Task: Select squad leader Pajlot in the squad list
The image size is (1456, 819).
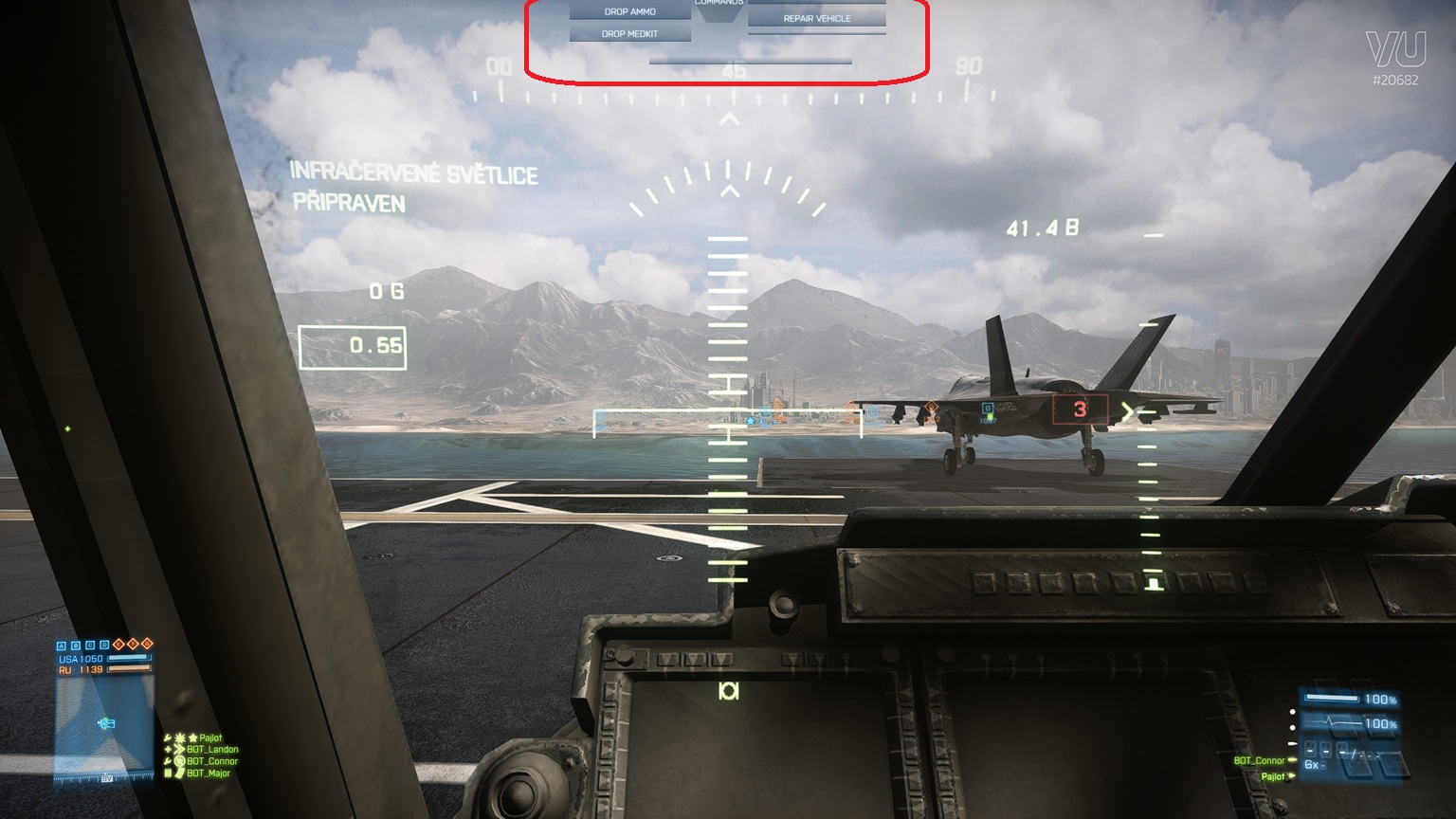Action: coord(209,737)
